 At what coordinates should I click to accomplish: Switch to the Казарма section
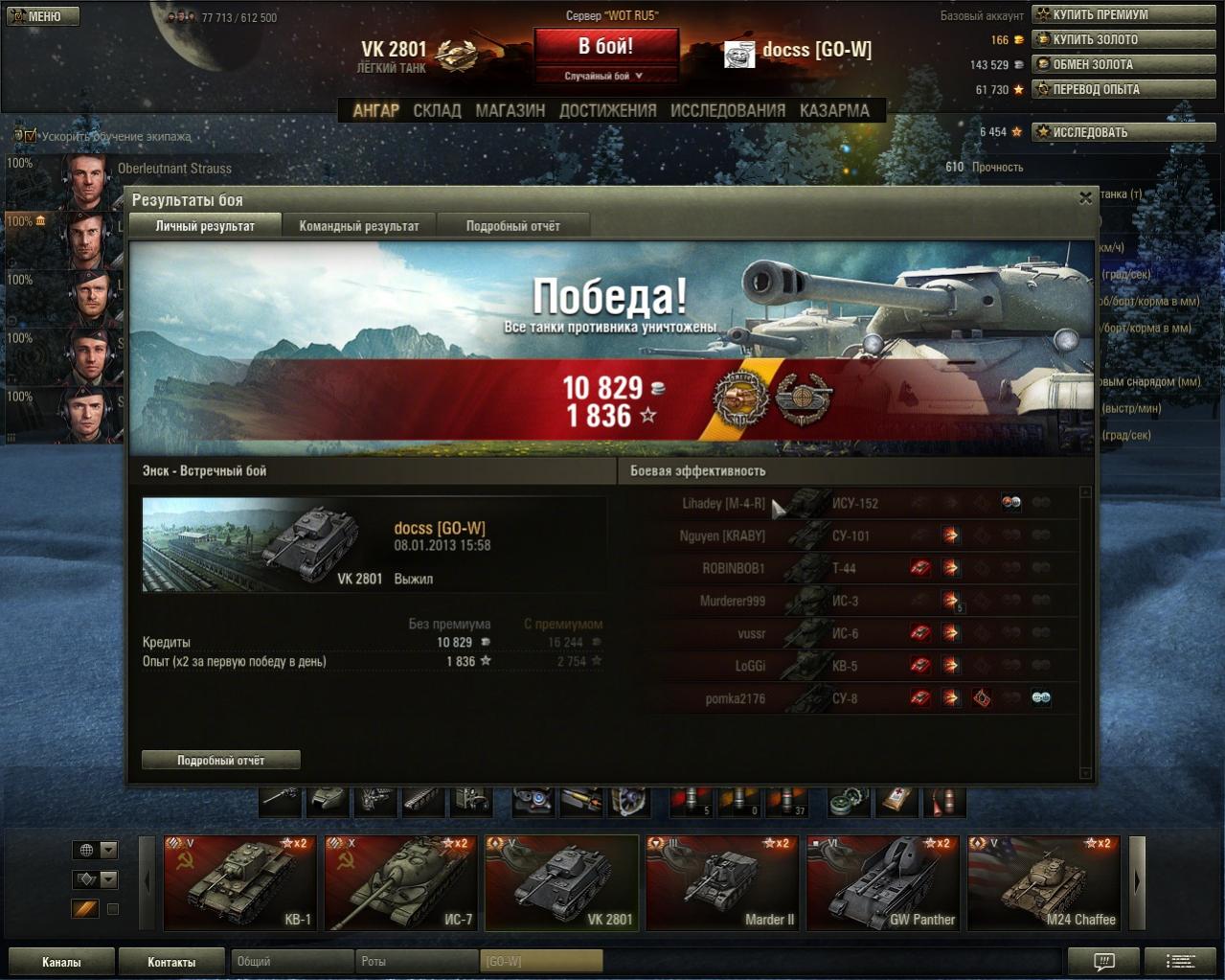834,111
